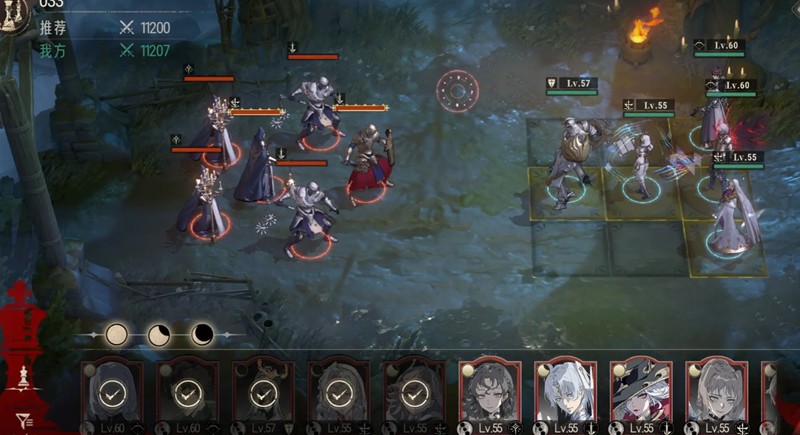The height and width of the screenshot is (435, 800).
Task: Select the full bright moon phase icon
Action: point(117,335)
